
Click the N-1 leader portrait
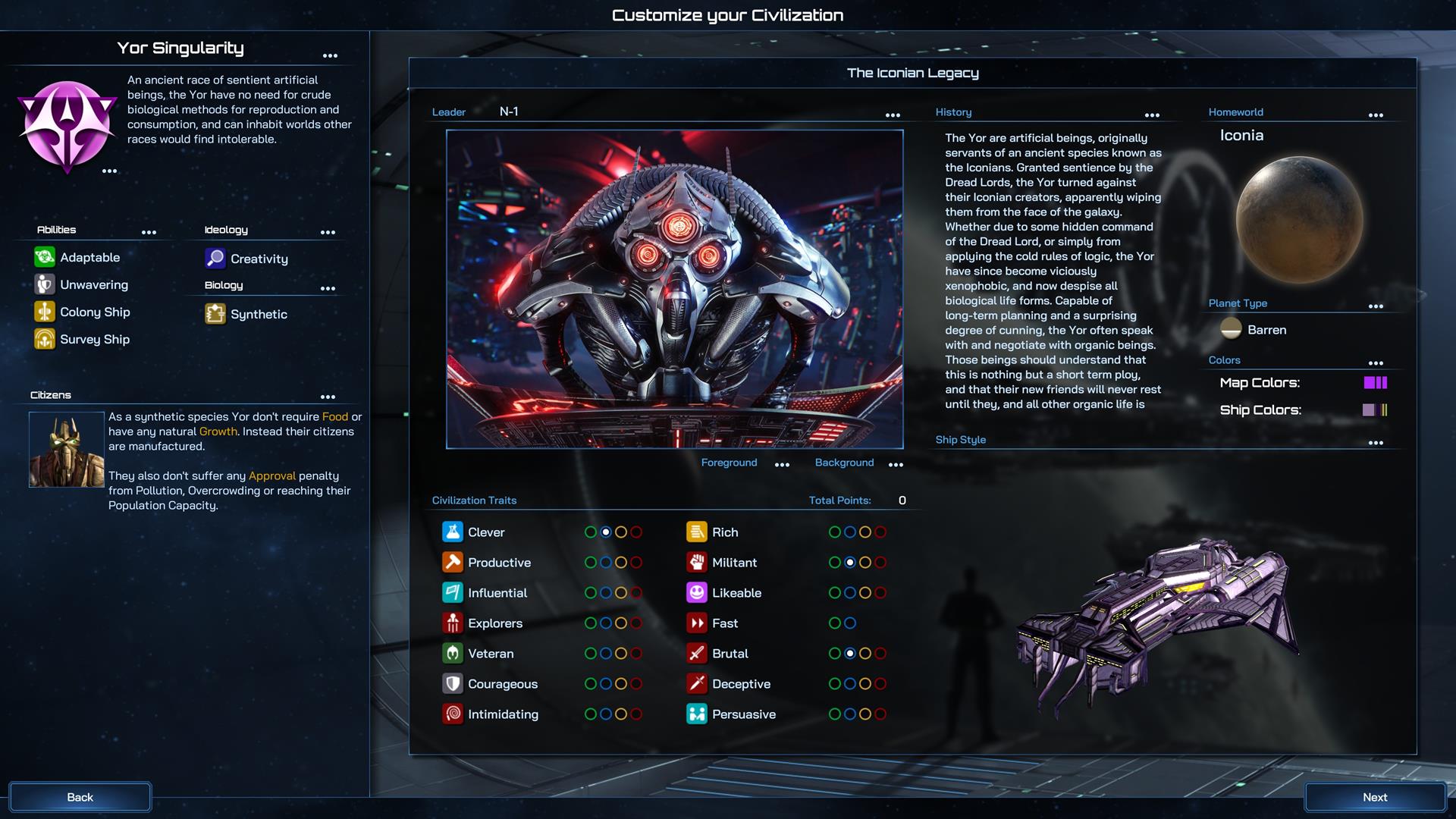pyautogui.click(x=676, y=290)
